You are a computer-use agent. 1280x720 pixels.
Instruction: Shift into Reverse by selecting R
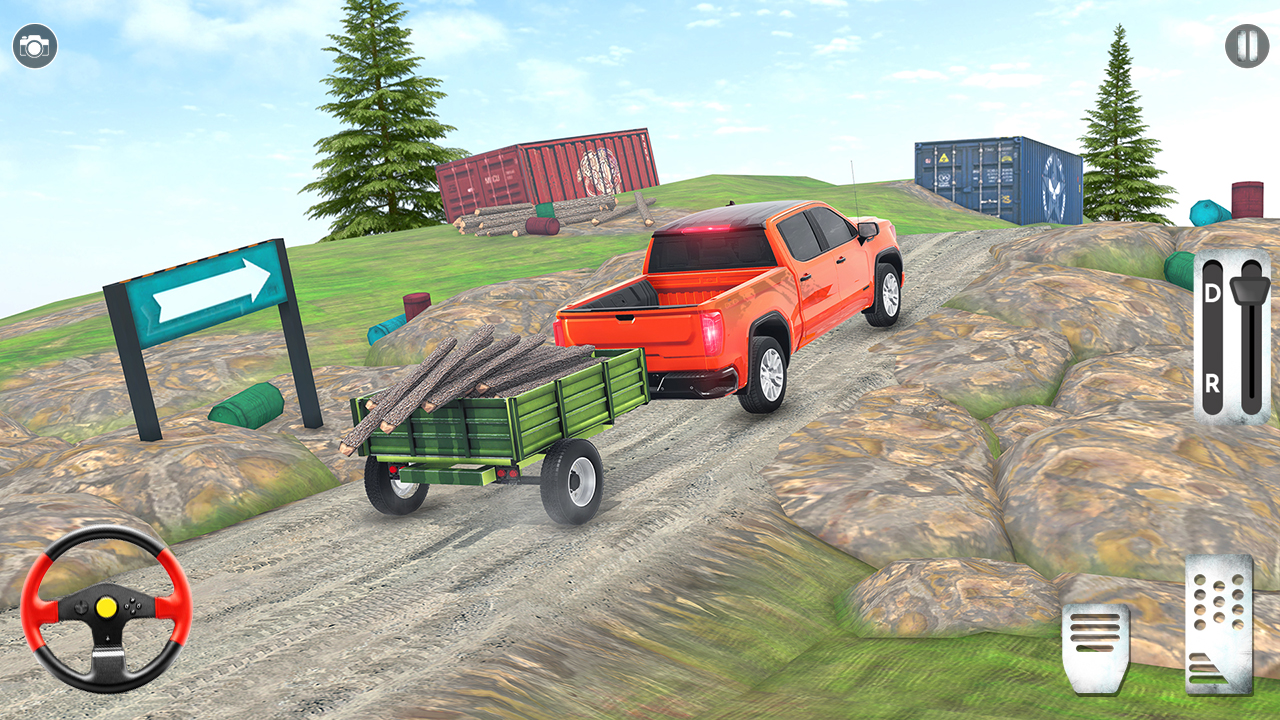click(x=1212, y=381)
